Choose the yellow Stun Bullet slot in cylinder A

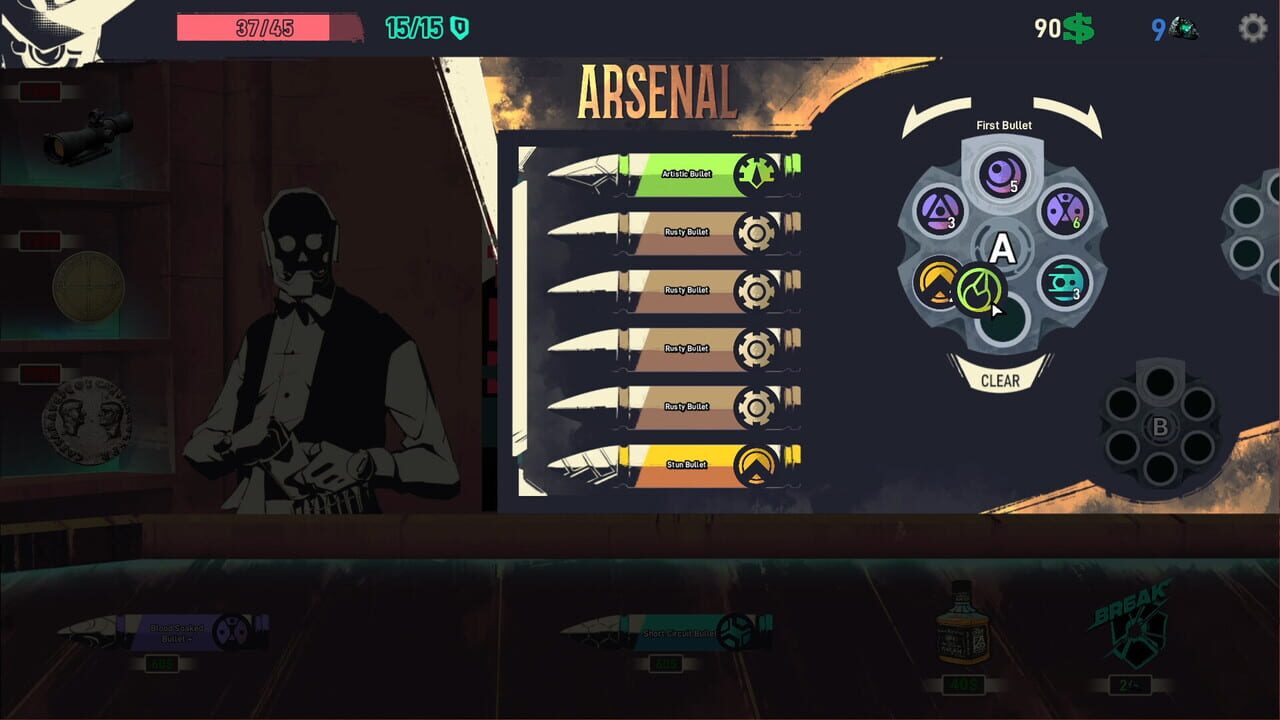938,282
